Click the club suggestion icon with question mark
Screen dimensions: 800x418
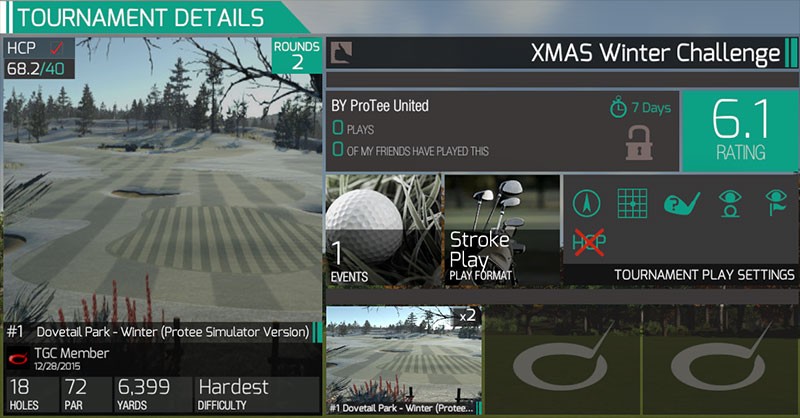[x=680, y=204]
